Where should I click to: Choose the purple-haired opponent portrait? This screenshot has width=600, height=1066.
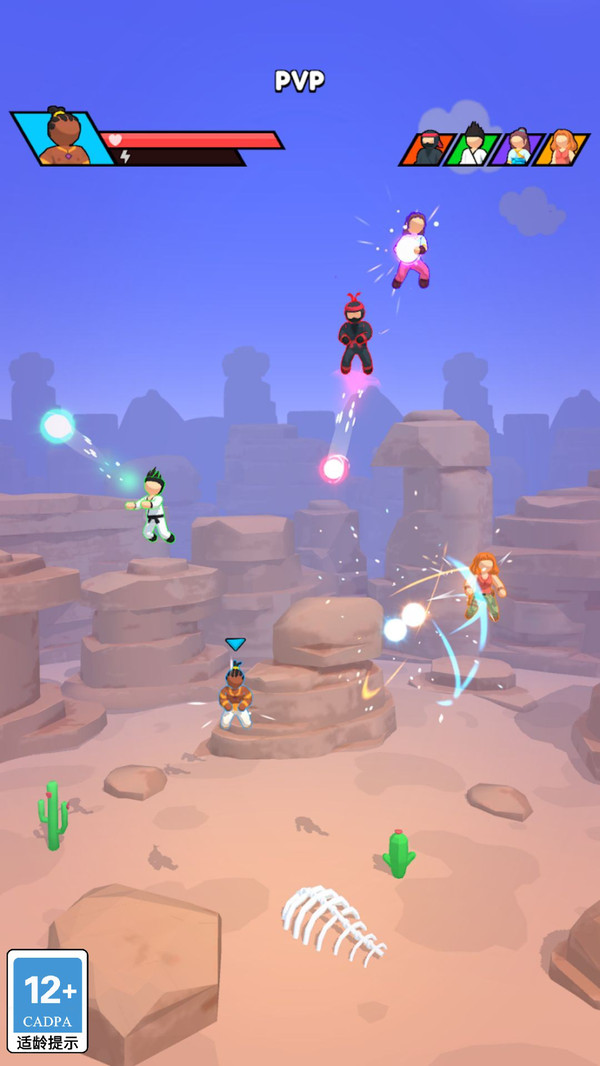tap(517, 148)
